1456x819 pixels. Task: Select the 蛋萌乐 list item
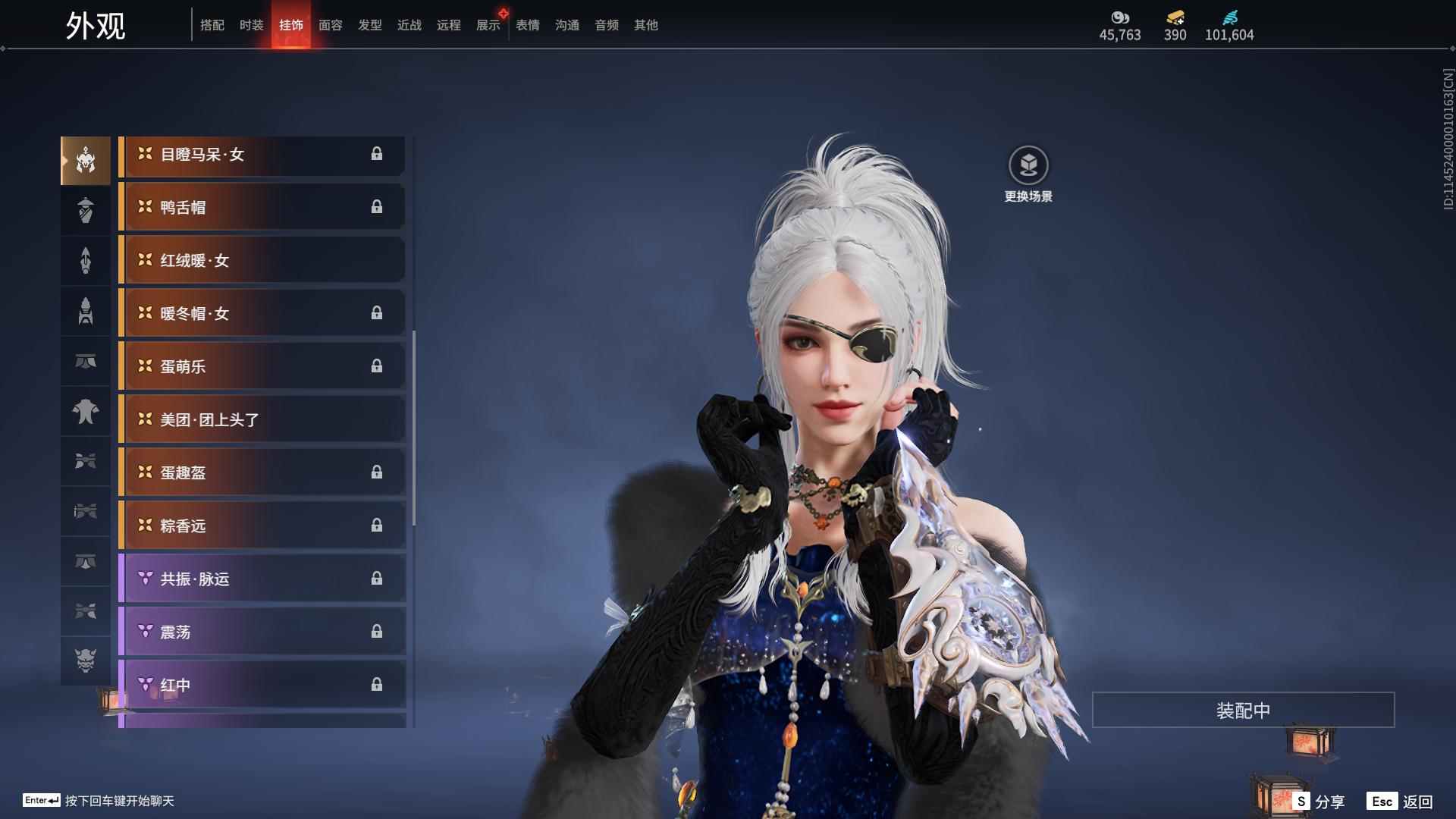pyautogui.click(x=262, y=366)
